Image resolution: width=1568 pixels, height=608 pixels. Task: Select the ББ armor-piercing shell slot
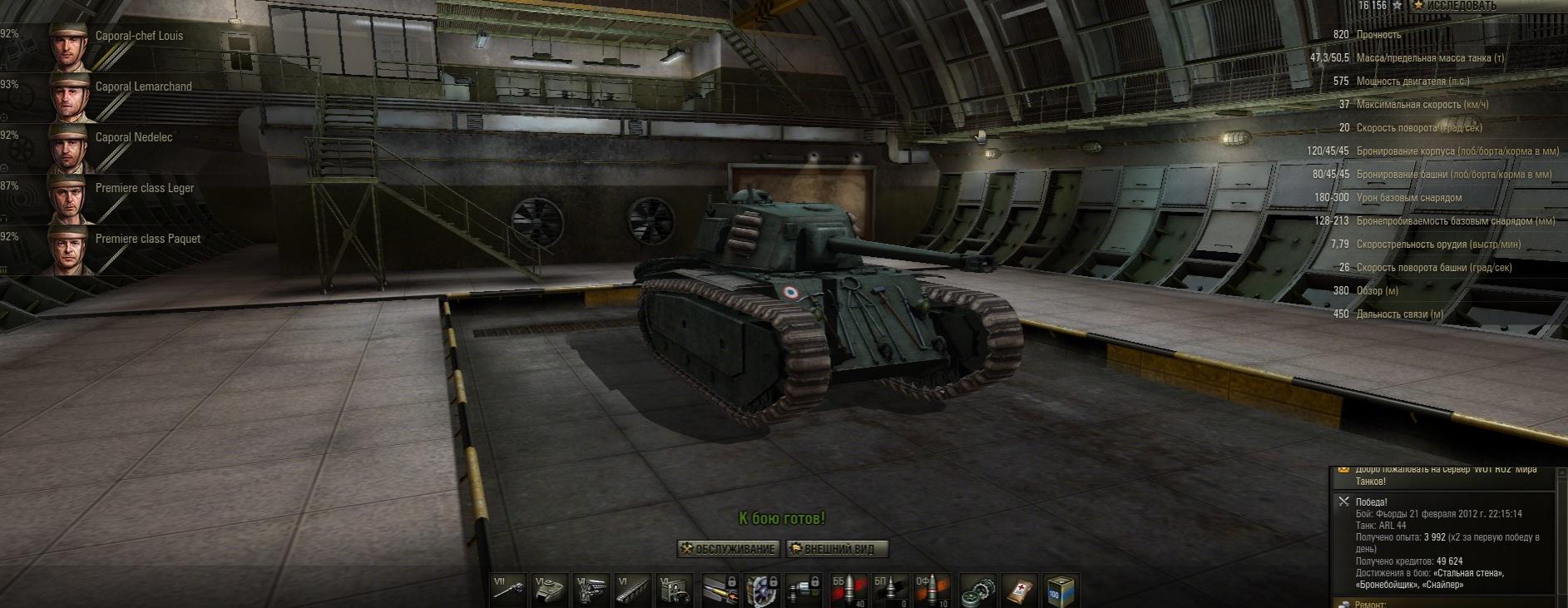point(848,590)
